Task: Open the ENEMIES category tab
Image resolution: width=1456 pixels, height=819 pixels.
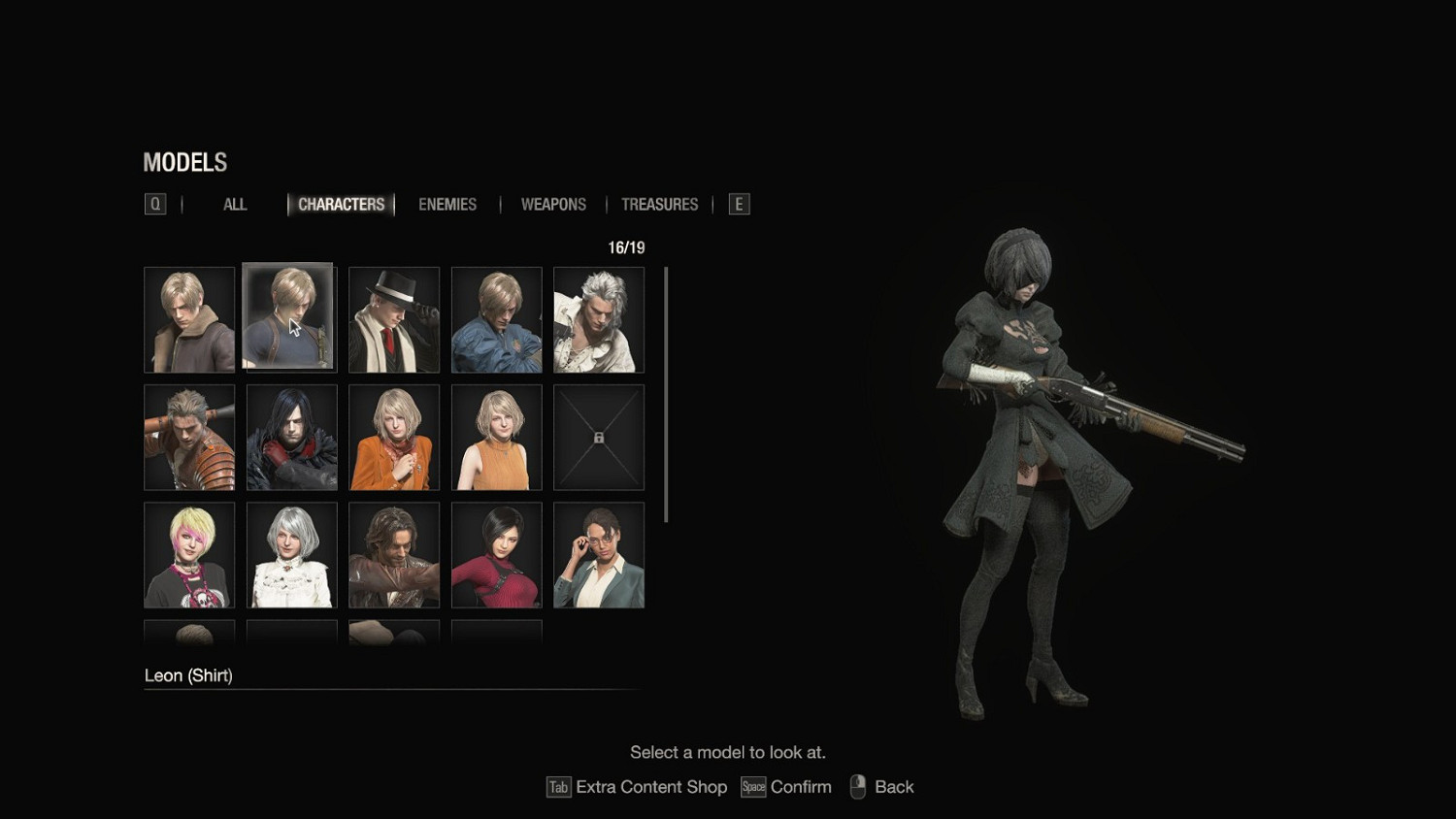Action: (447, 204)
